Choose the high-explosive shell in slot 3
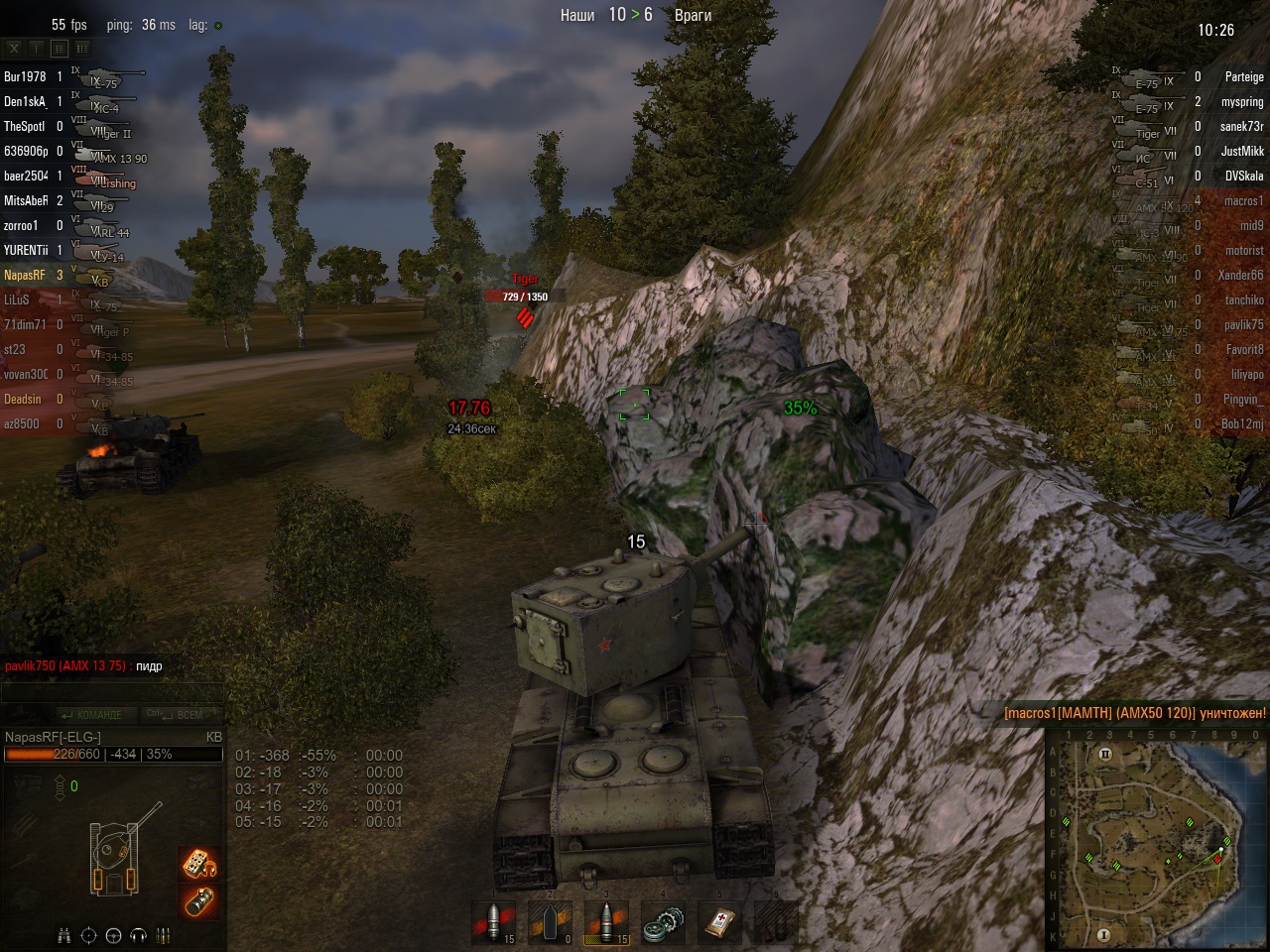Viewport: 1270px width, 952px height. [606, 922]
